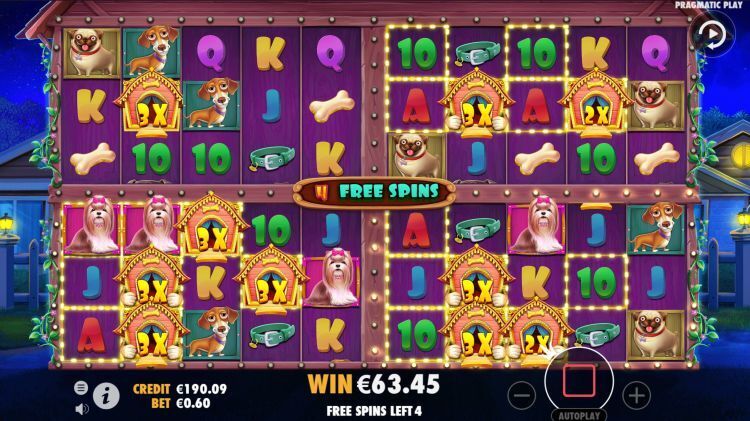Toggle the sound speaker icon
750x421 pixels.
click(x=81, y=408)
